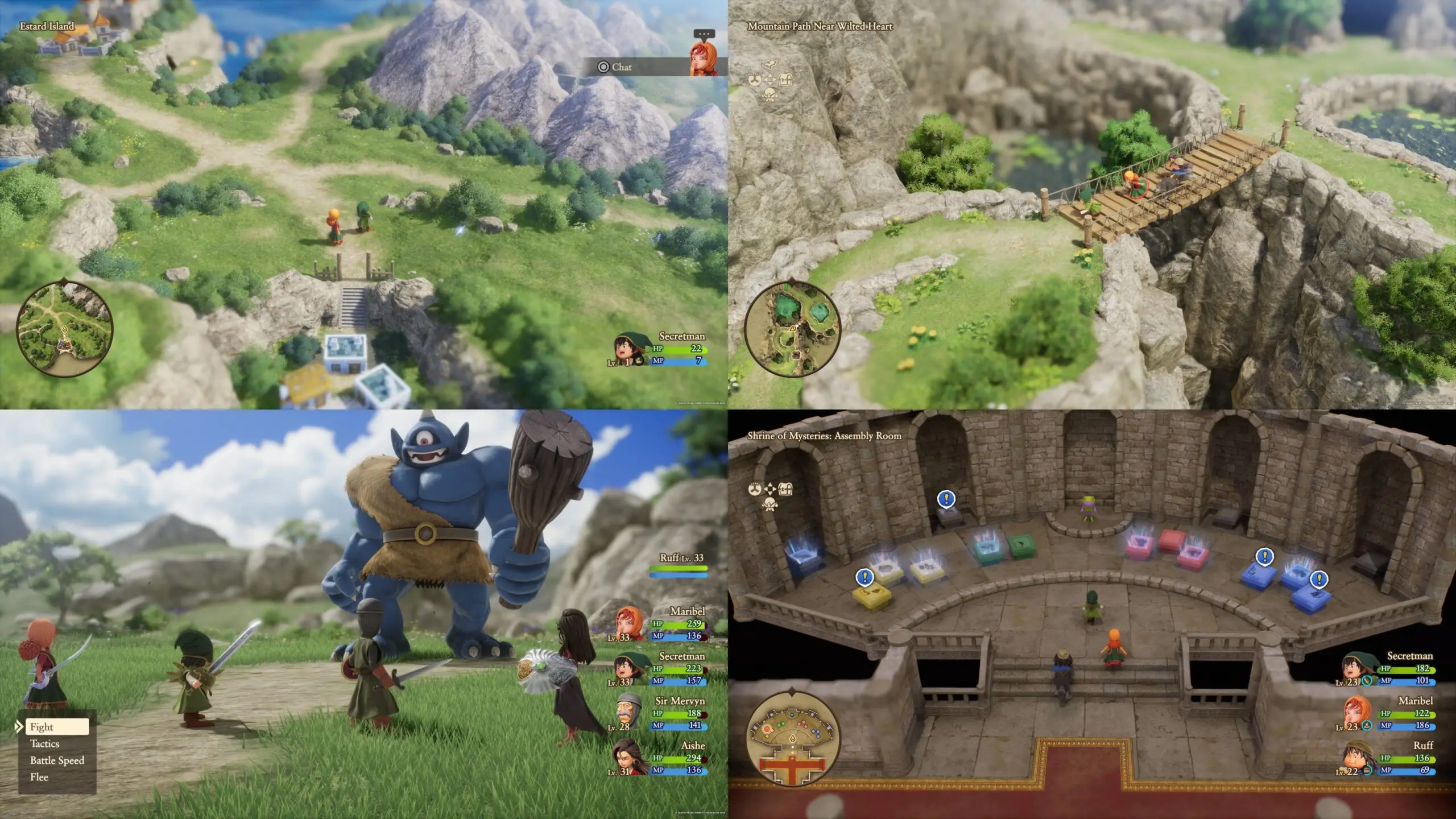Select Battle Speed from the battle menu
Image resolution: width=1456 pixels, height=819 pixels.
[57, 760]
